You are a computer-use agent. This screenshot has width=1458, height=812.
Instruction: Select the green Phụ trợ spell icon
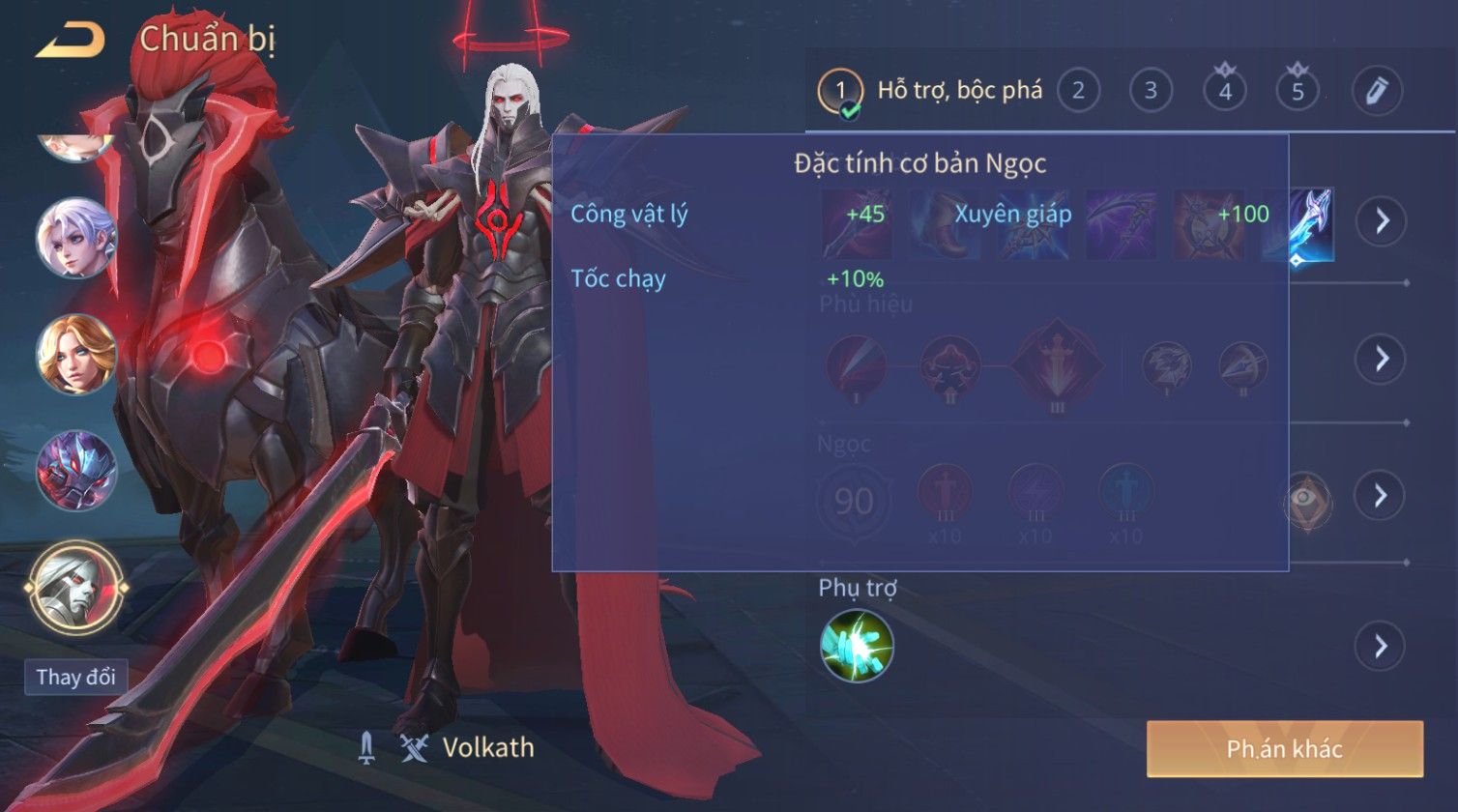coord(857,646)
